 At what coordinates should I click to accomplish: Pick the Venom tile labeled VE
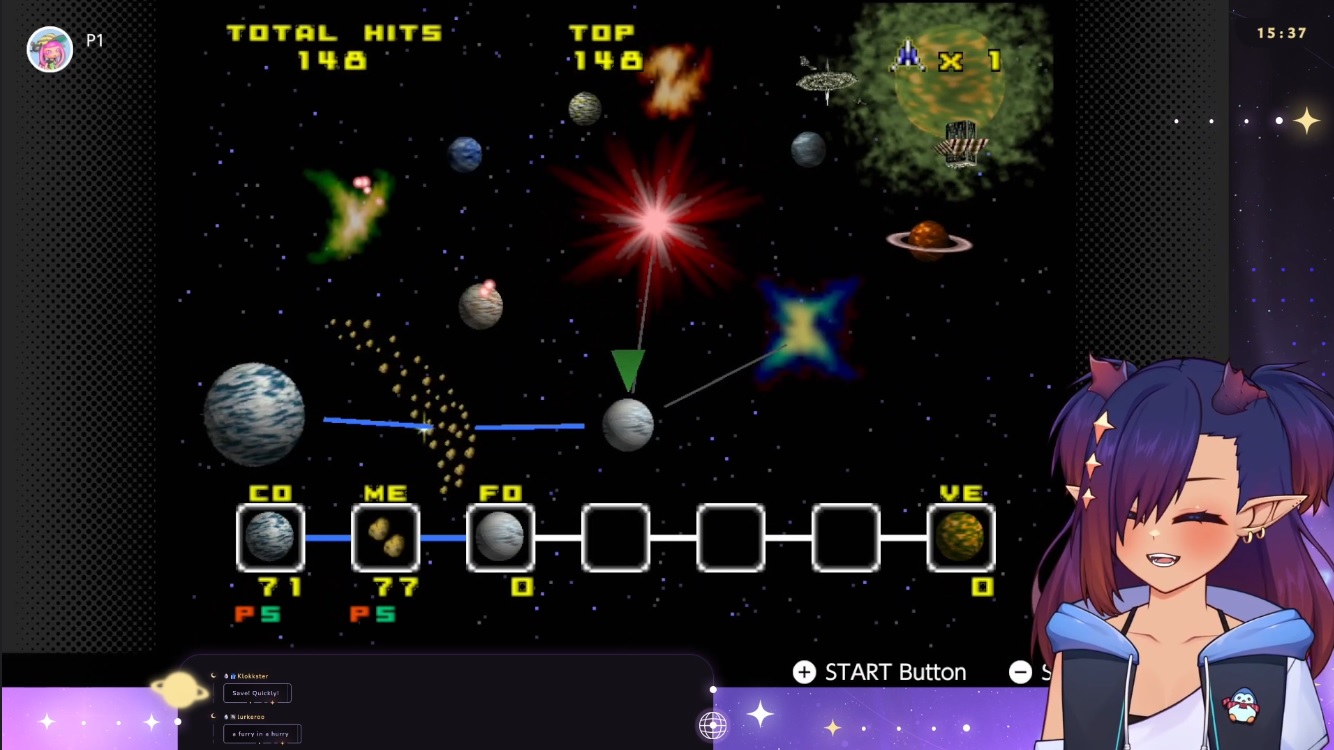[960, 537]
